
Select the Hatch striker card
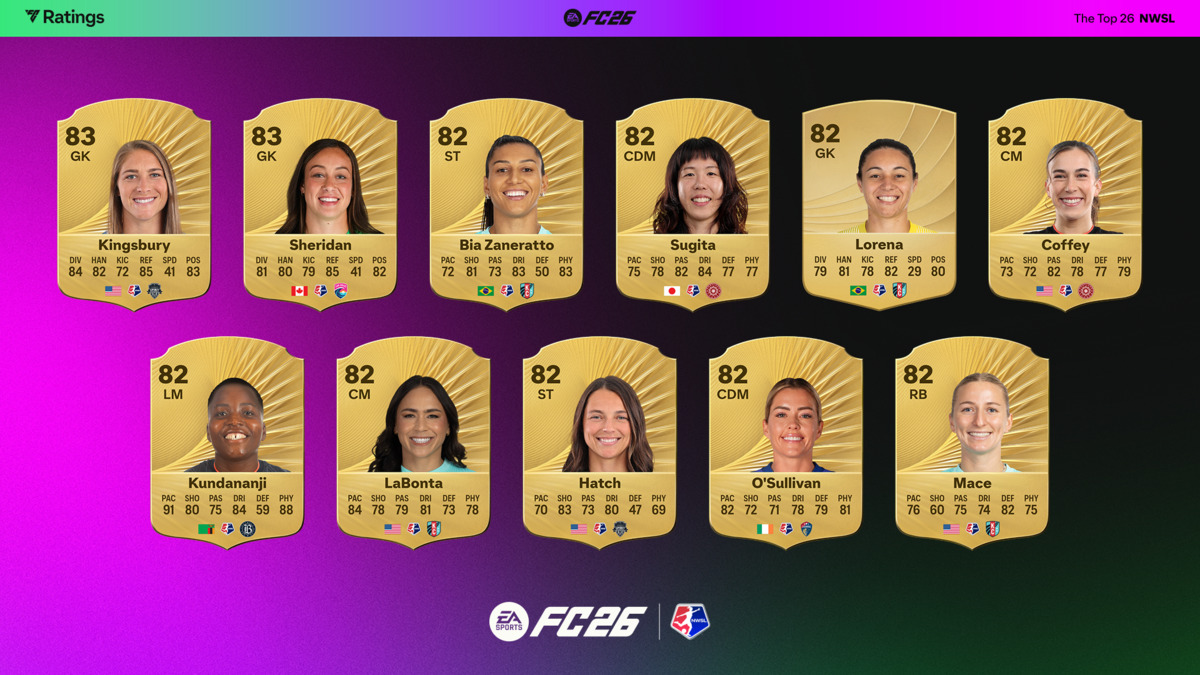pyautogui.click(x=599, y=440)
